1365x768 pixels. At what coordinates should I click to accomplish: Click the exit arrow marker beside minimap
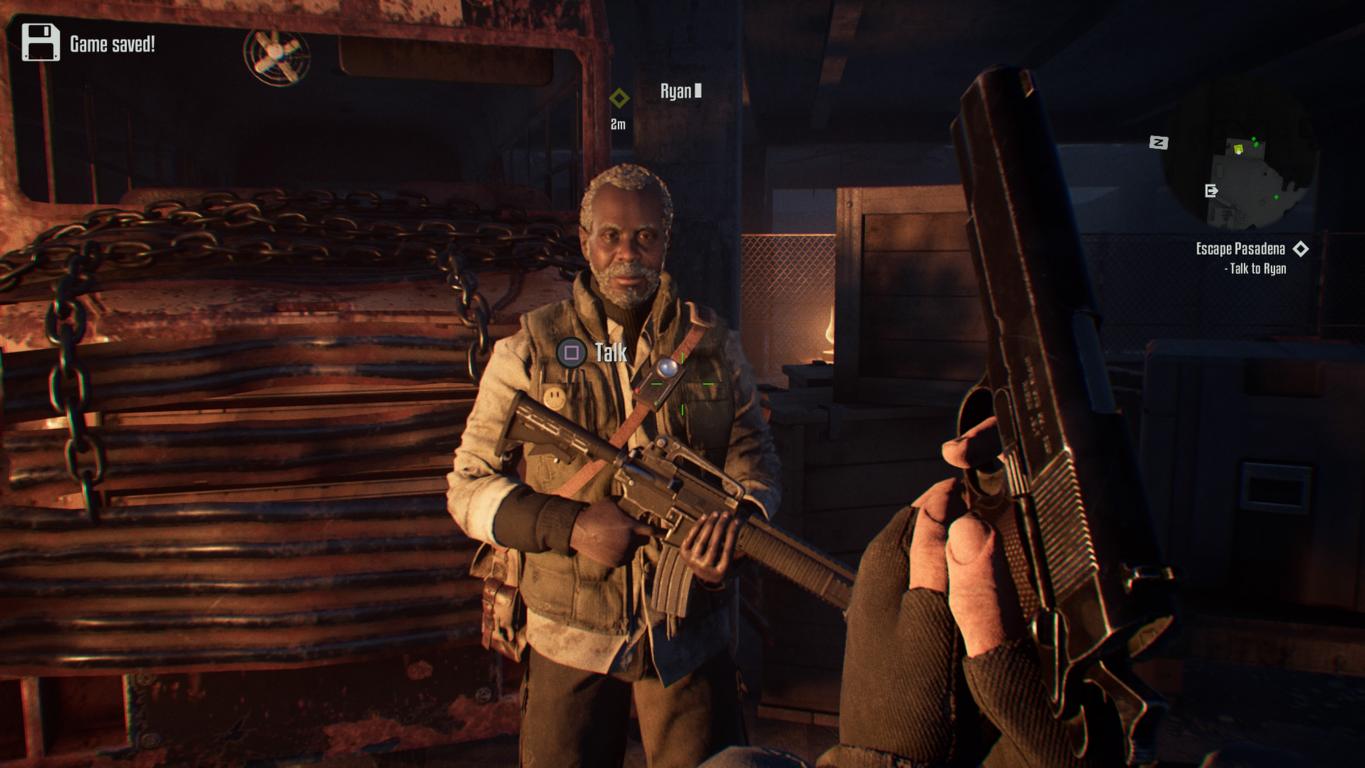coord(1212,190)
